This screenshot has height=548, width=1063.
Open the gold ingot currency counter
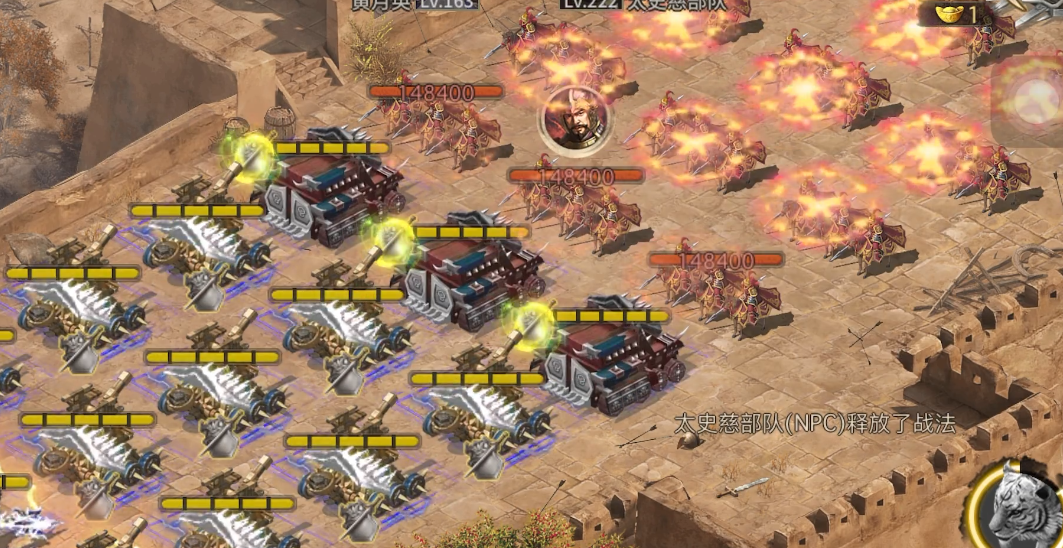coord(955,13)
